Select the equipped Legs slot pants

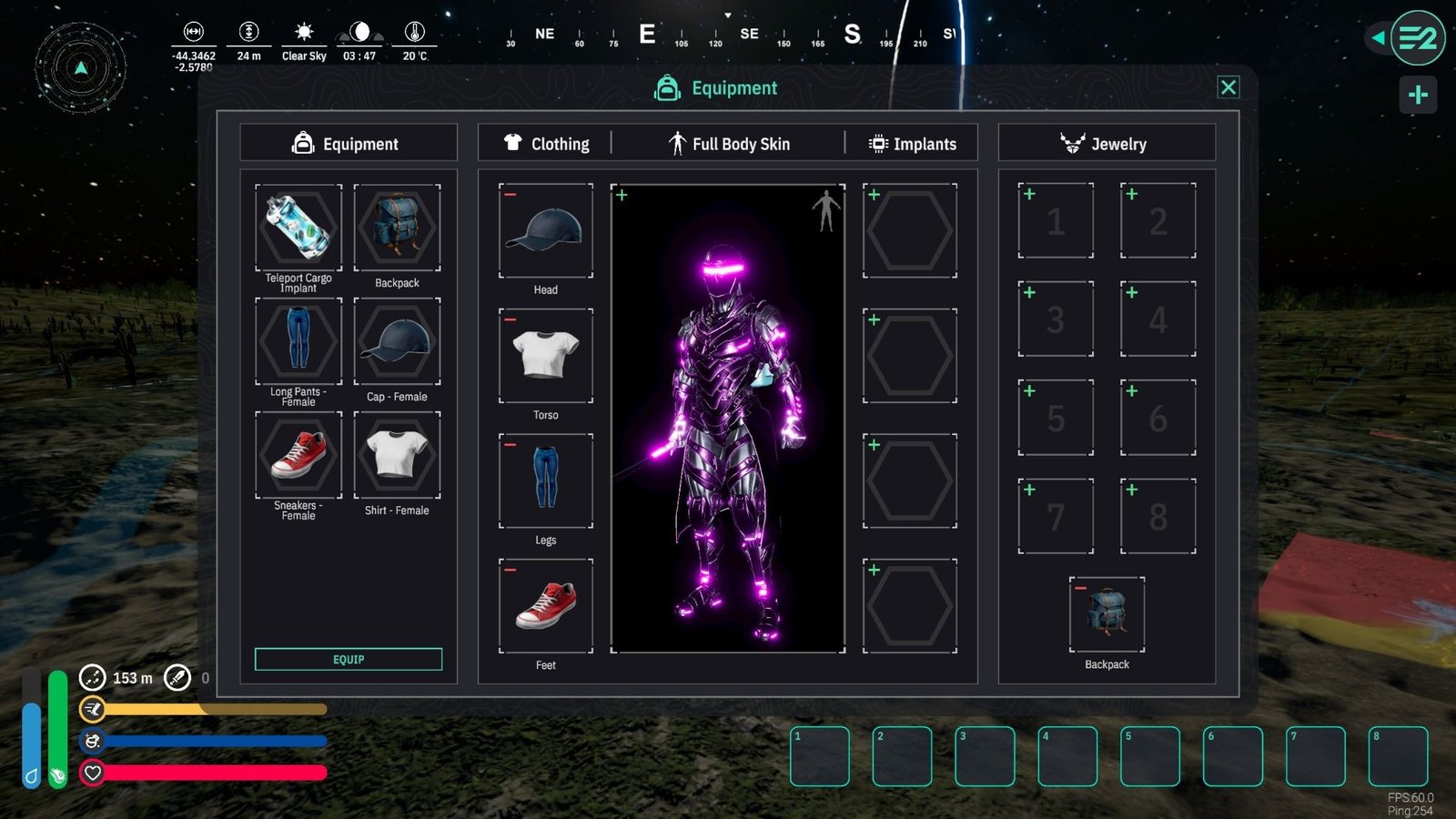[x=546, y=480]
